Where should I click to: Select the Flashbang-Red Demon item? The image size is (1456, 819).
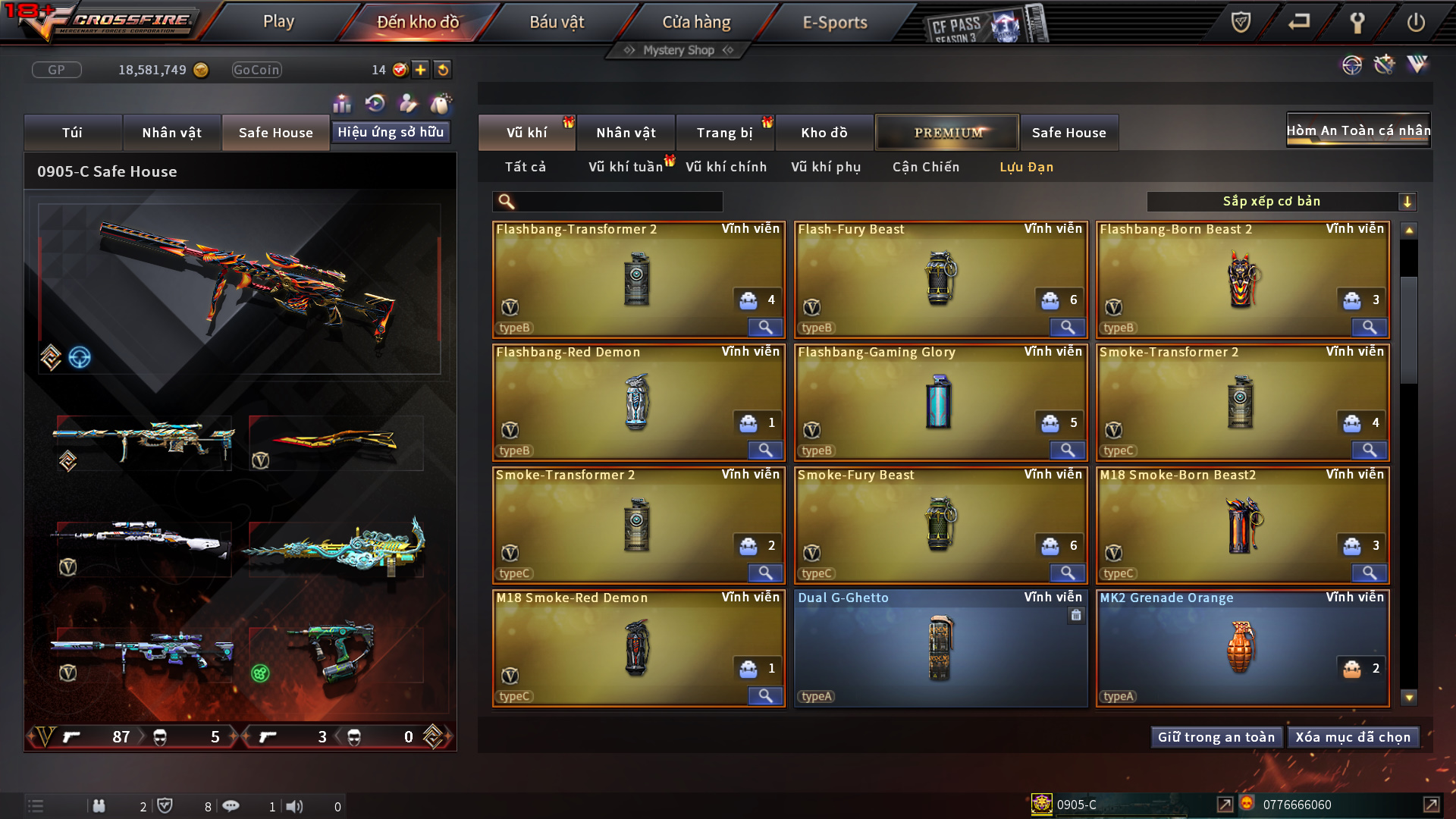pos(637,402)
